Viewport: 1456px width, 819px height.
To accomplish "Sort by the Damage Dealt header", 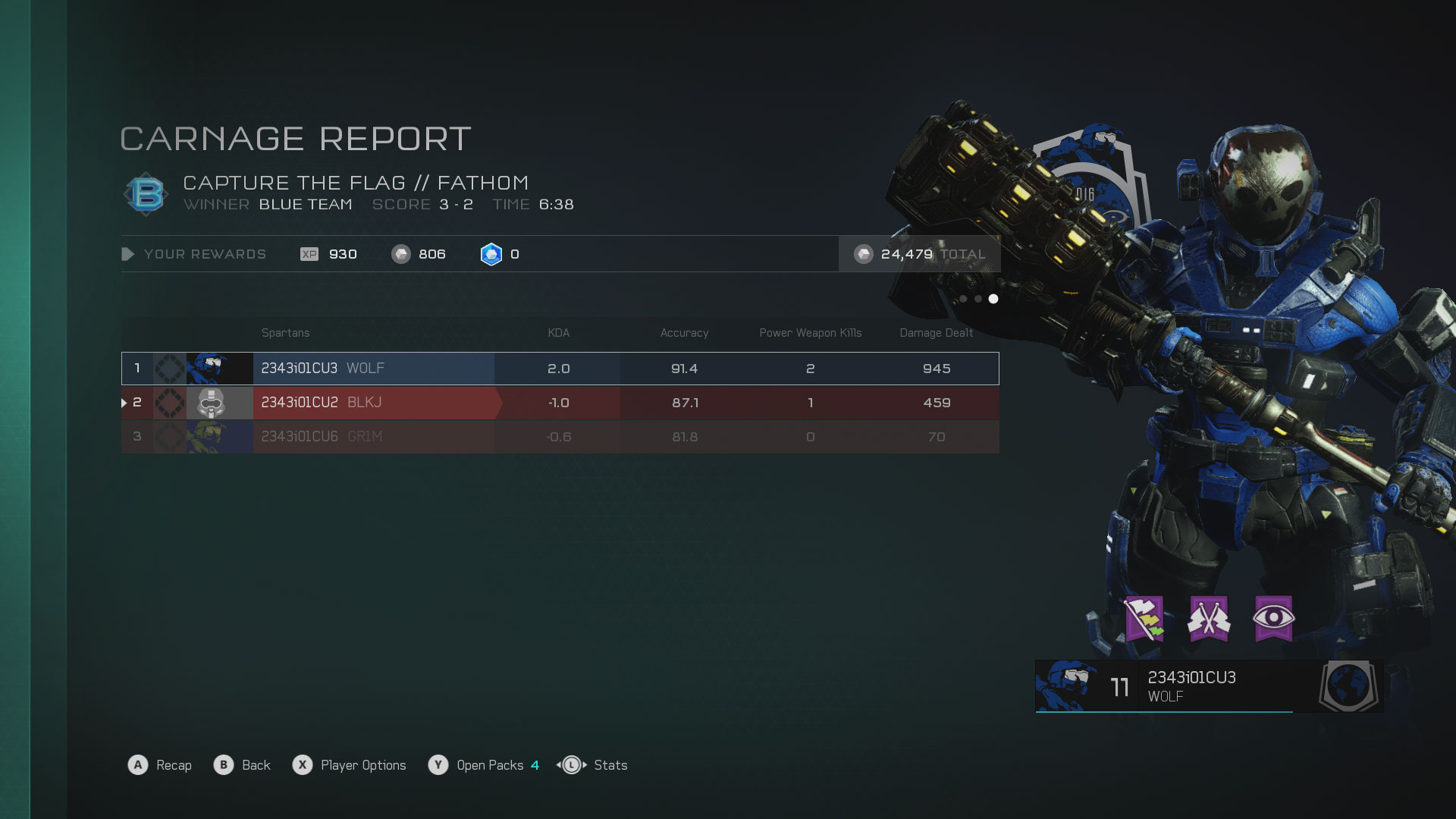I will (x=936, y=333).
